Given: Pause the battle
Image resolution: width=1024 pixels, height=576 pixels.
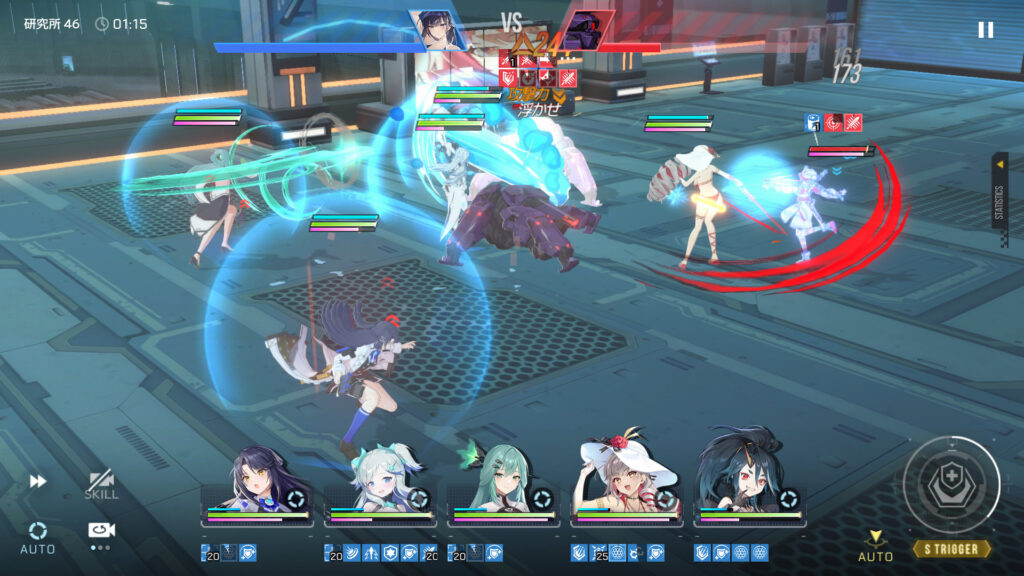Looking at the screenshot, I should [x=985, y=30].
